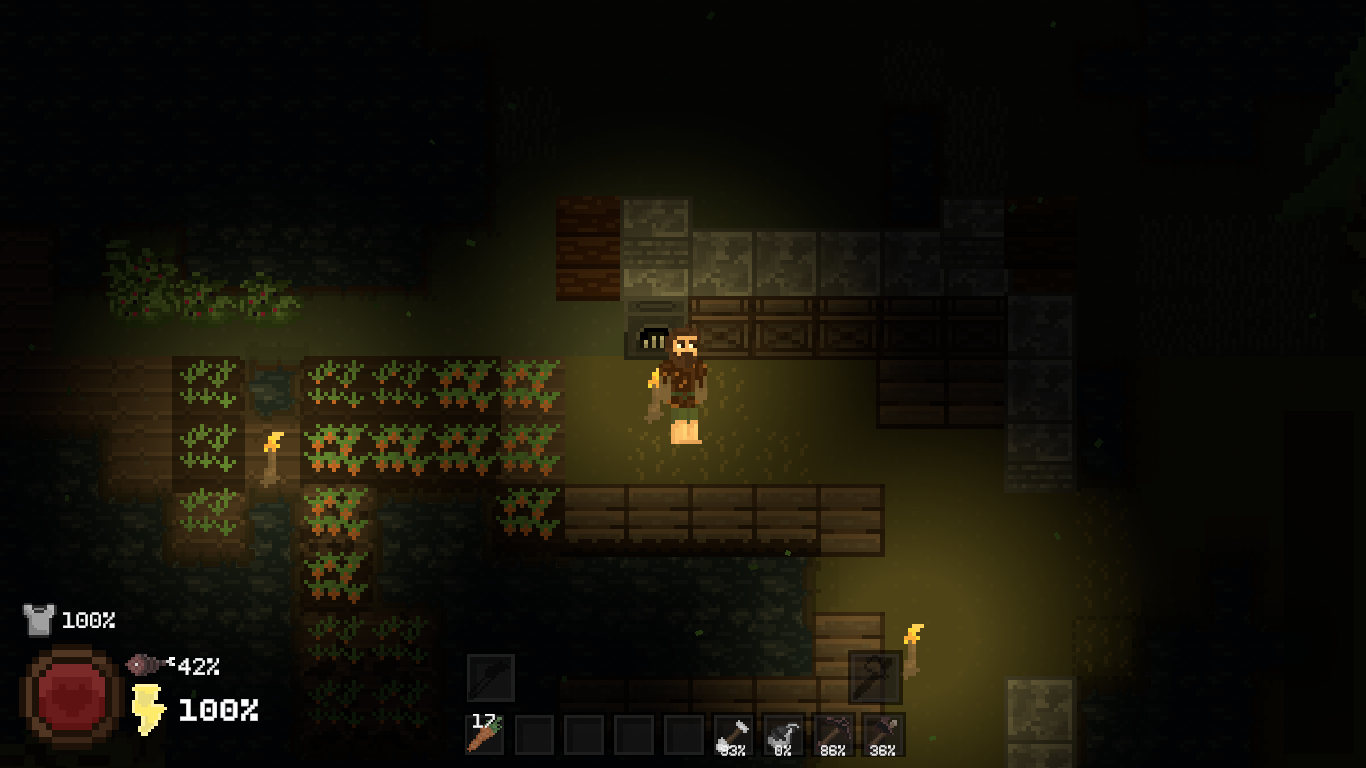Select the carrot stack hotbar slot
1366x768 pixels.
(x=485, y=735)
